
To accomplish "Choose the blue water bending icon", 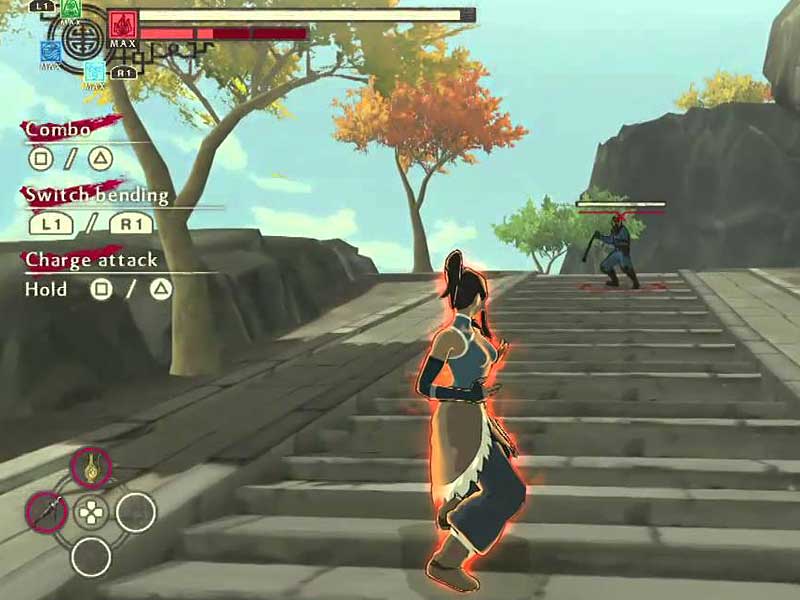I will [50, 52].
